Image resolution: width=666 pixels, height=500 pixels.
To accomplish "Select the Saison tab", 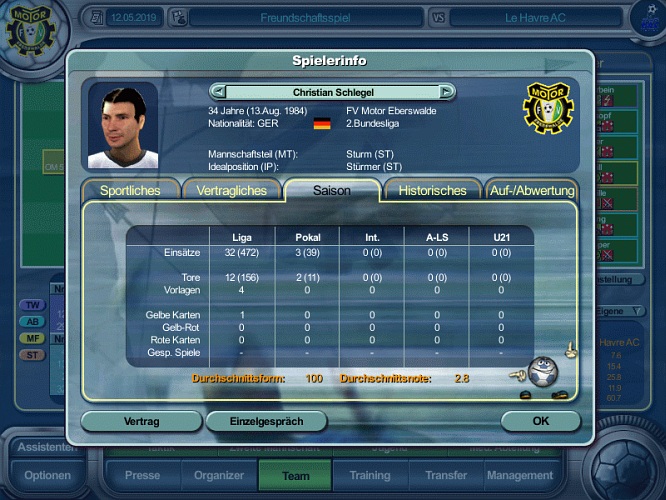I will [x=331, y=191].
